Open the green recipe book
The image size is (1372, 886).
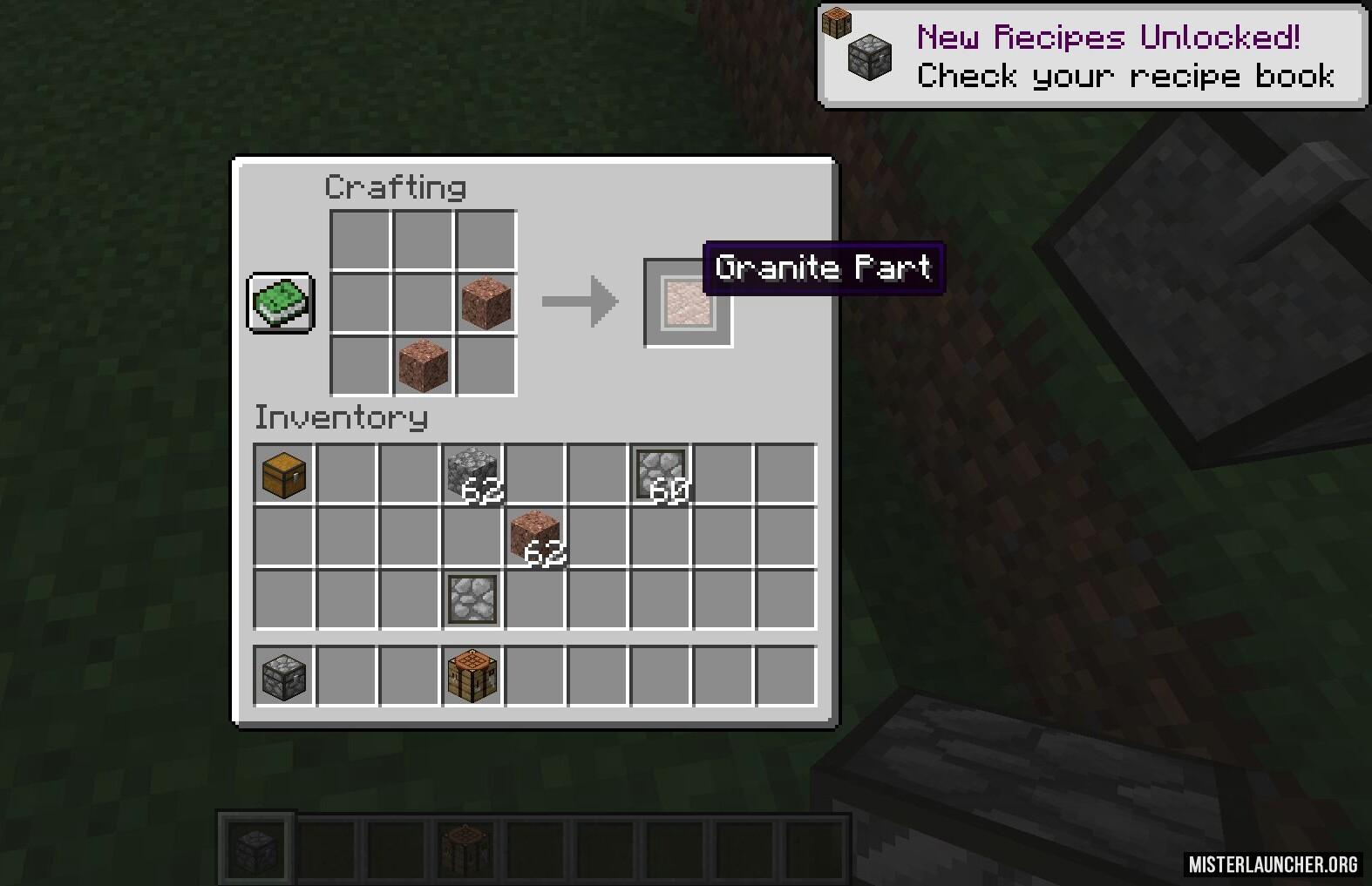281,302
